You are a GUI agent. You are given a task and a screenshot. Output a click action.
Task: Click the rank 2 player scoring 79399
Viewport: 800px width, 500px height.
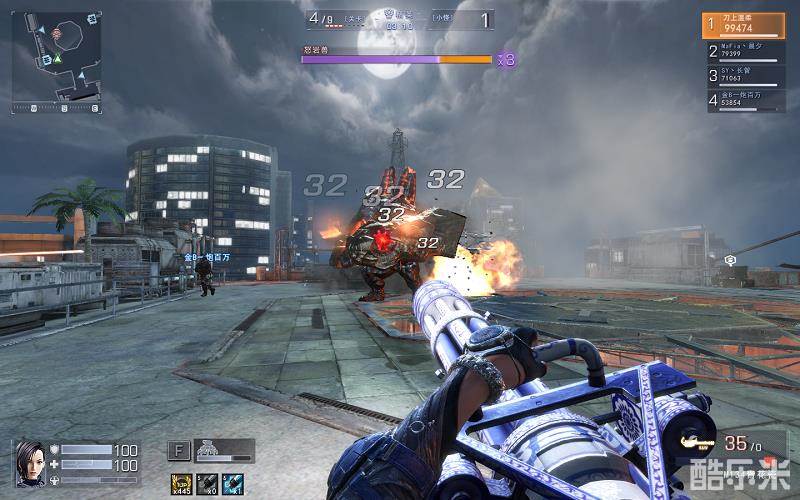click(x=743, y=51)
